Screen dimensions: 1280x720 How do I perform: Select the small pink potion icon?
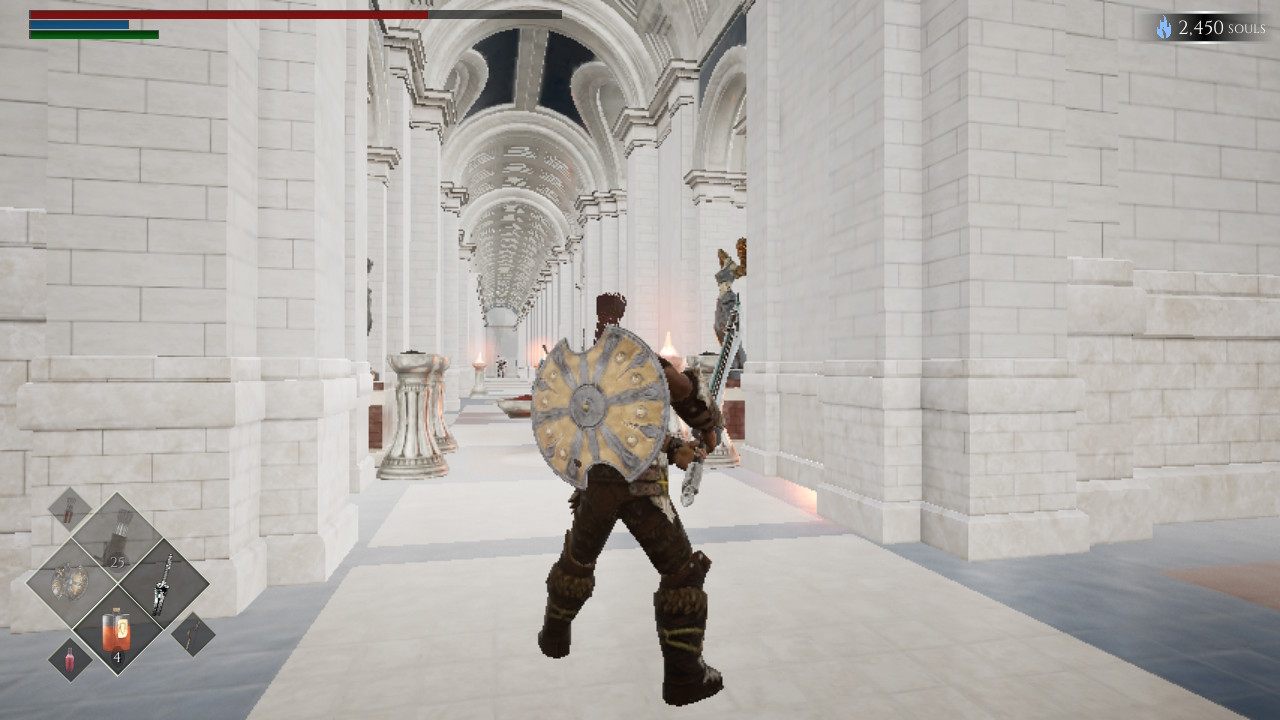(x=70, y=659)
